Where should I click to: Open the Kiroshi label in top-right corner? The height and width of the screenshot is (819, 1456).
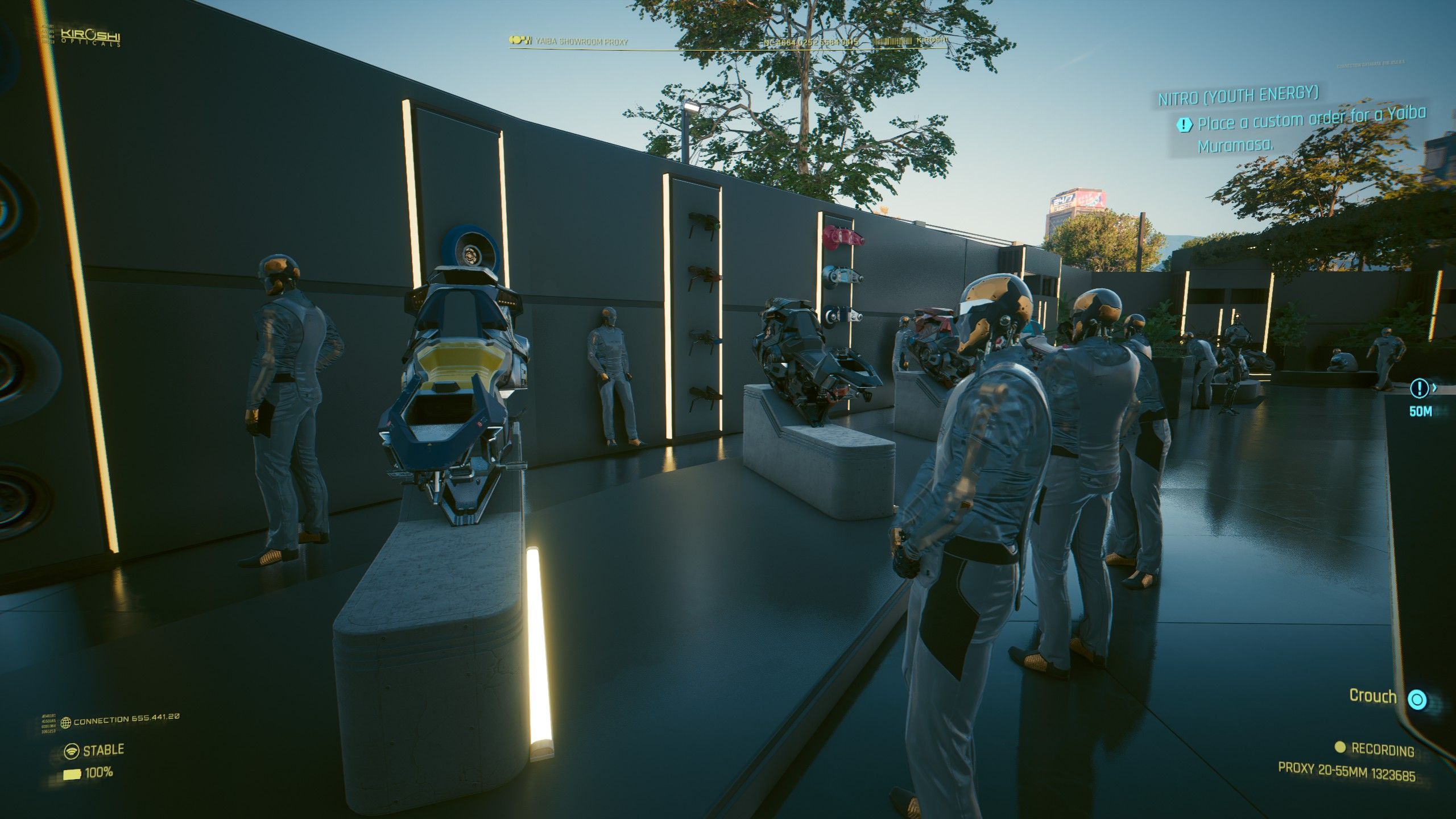[x=933, y=41]
